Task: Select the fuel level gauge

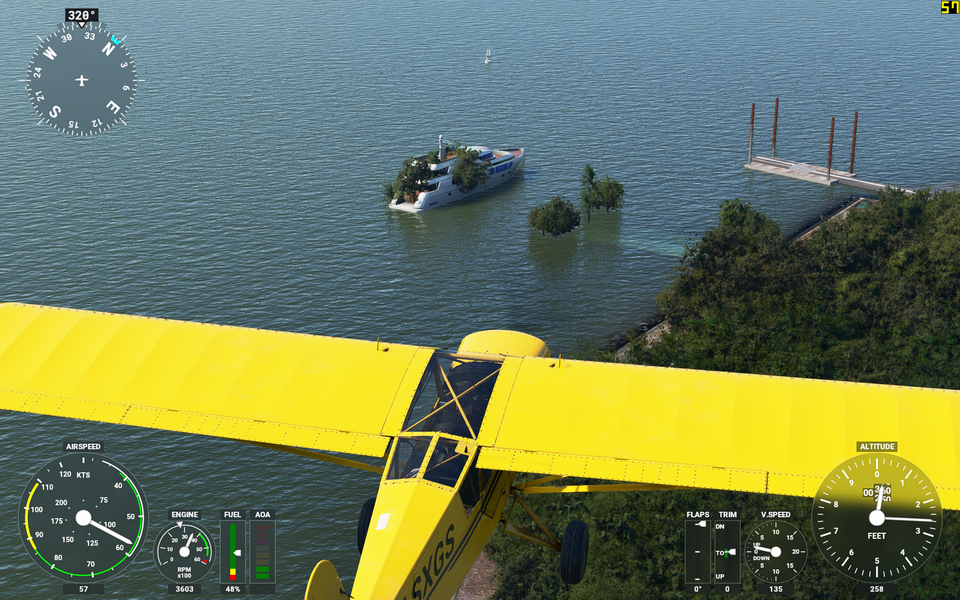Action: (232, 551)
